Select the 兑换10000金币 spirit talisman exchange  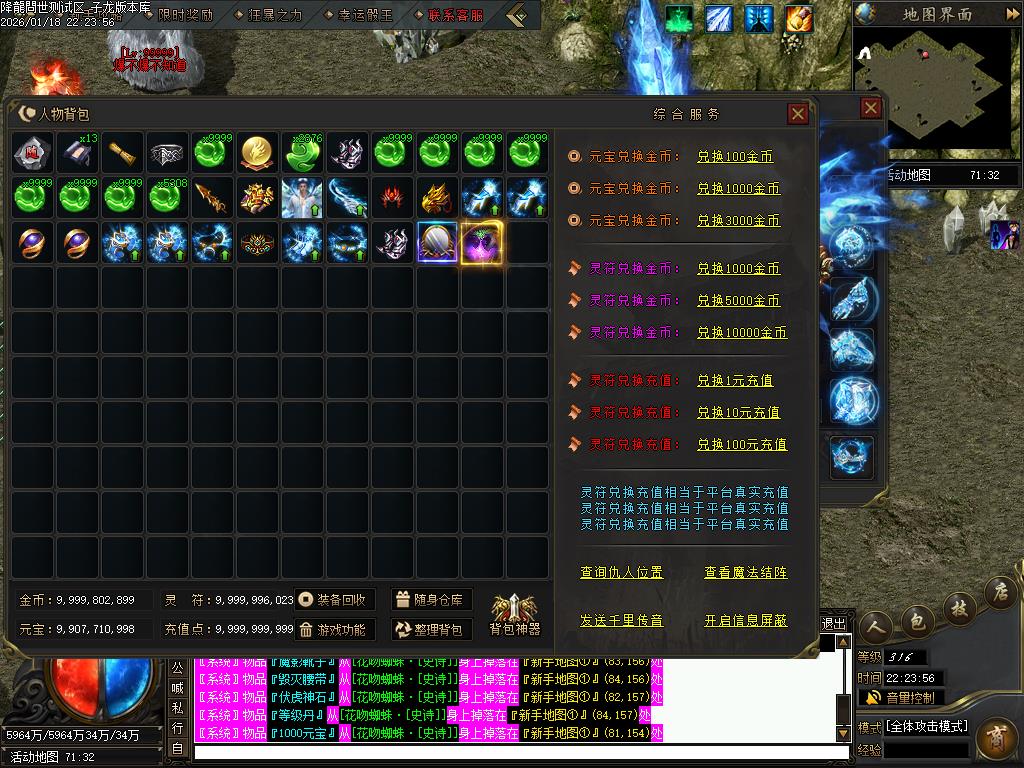[x=742, y=333]
